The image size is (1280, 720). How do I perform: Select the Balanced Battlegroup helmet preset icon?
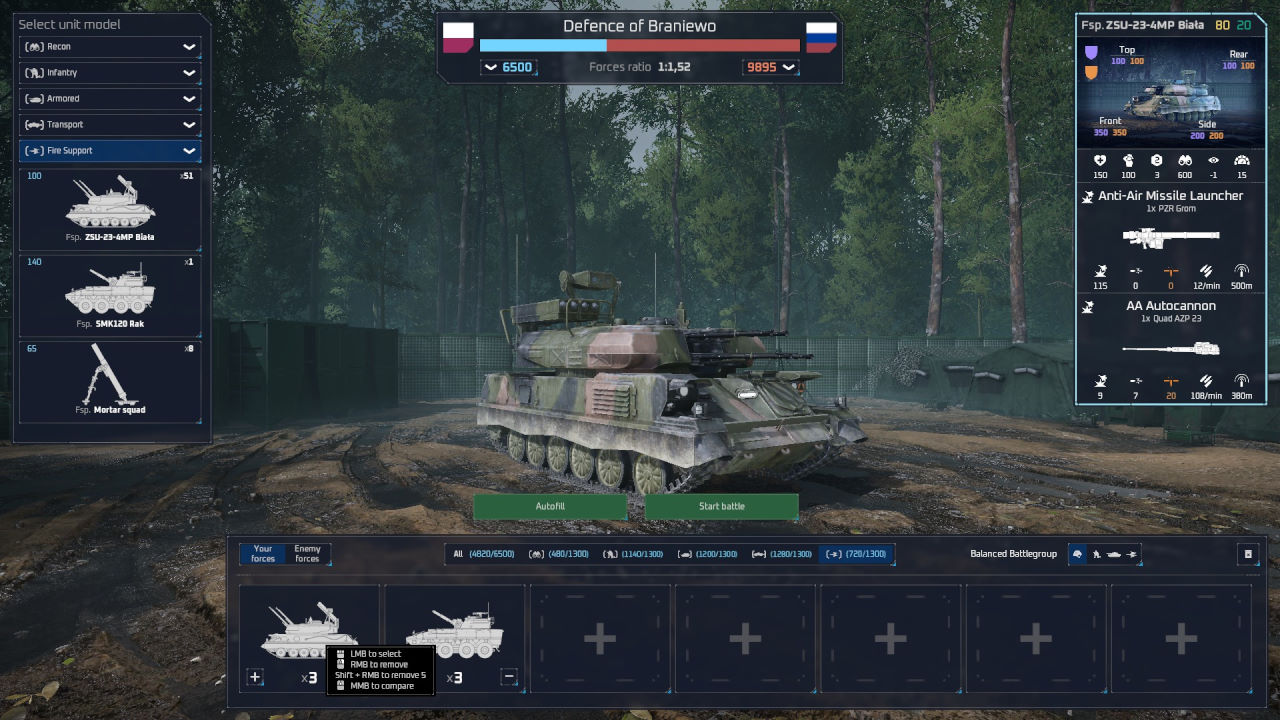click(x=1078, y=554)
